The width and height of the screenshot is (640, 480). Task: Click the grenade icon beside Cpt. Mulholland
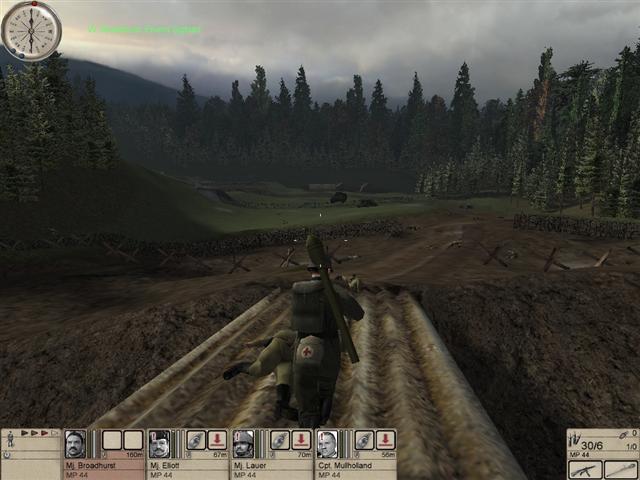coord(363,440)
